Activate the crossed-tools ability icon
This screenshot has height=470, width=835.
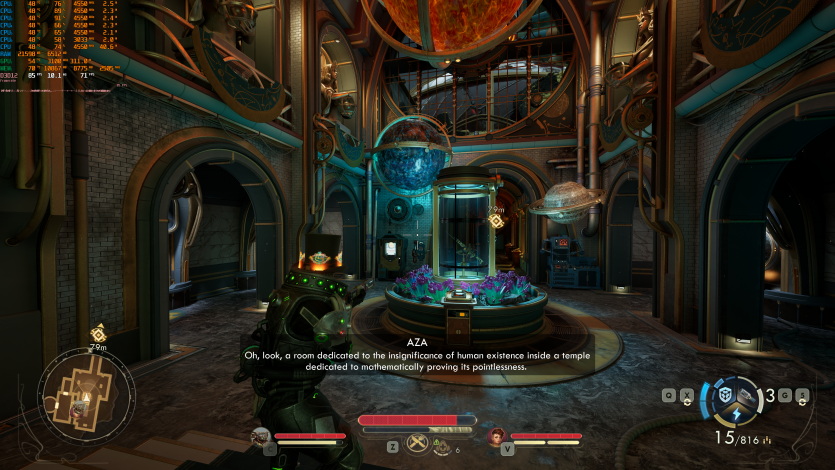click(417, 442)
